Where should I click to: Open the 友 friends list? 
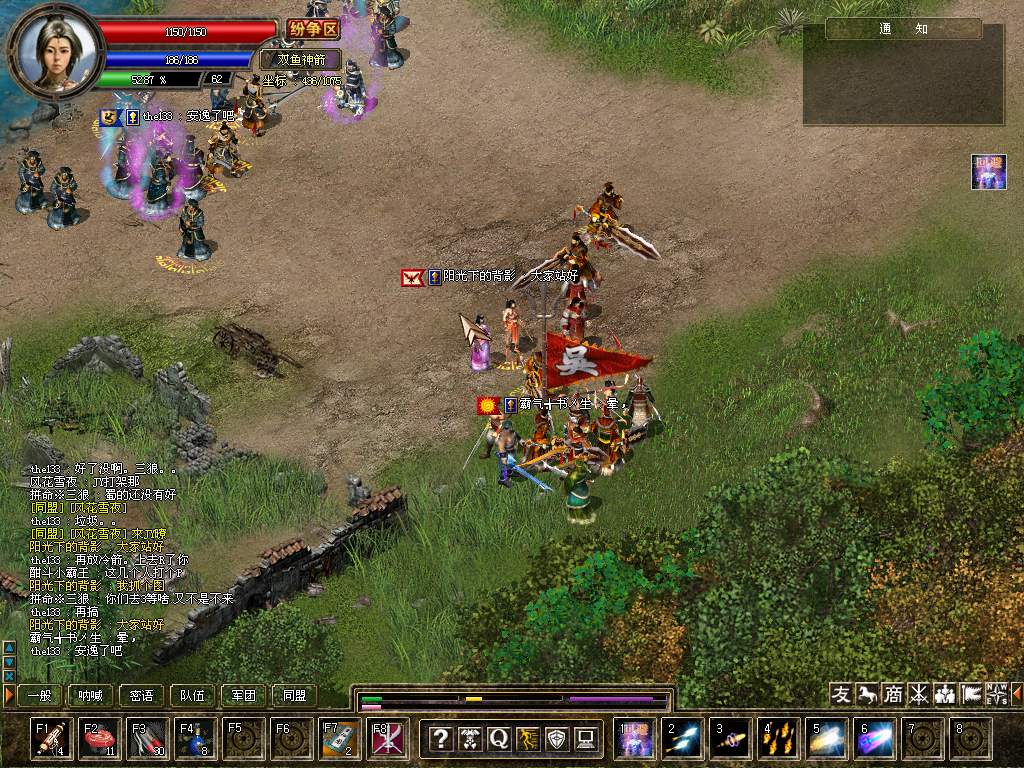click(x=841, y=694)
